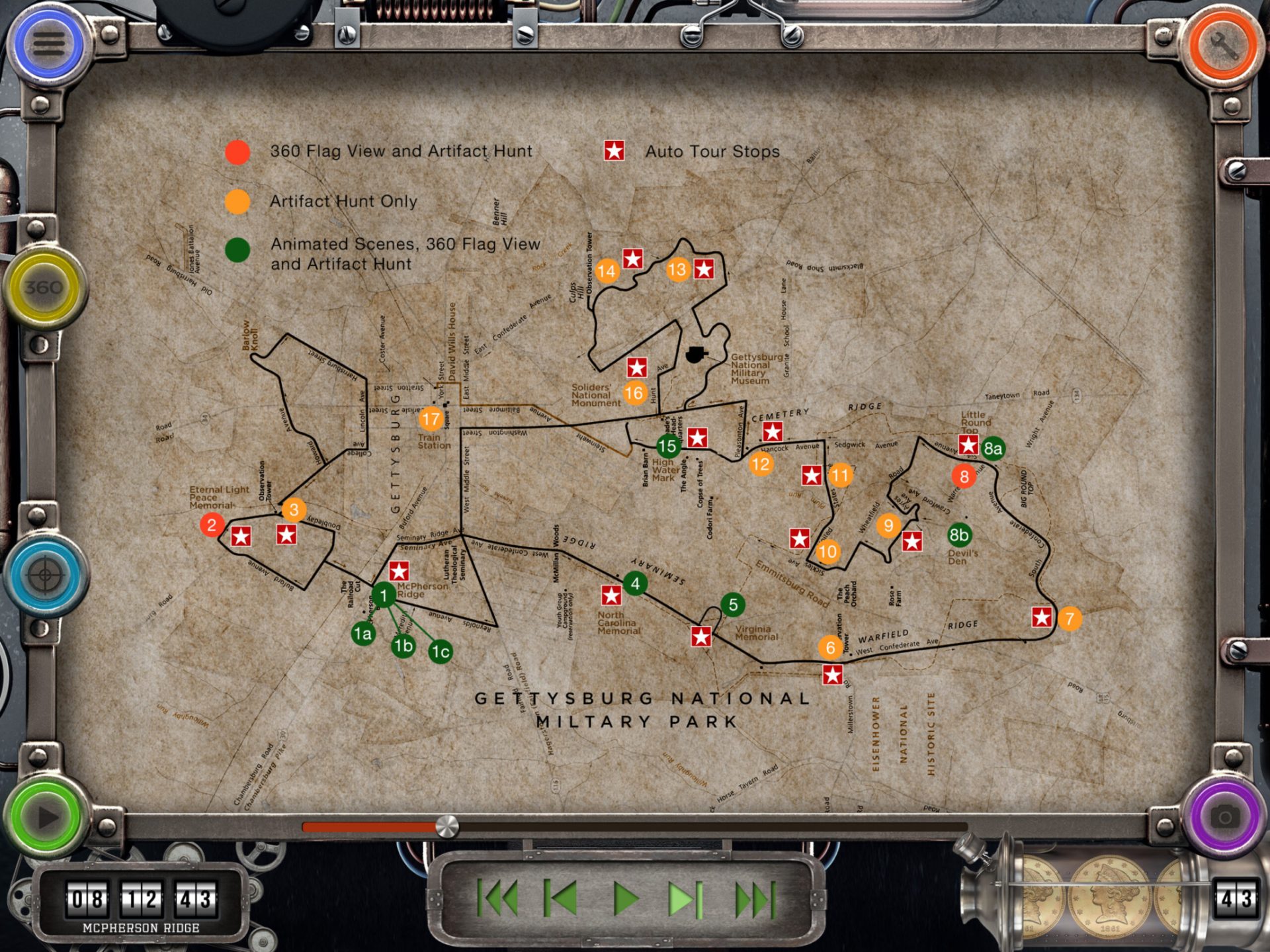This screenshot has width=1270, height=952.
Task: Choose orange marker 7 on the map
Action: 1070,619
